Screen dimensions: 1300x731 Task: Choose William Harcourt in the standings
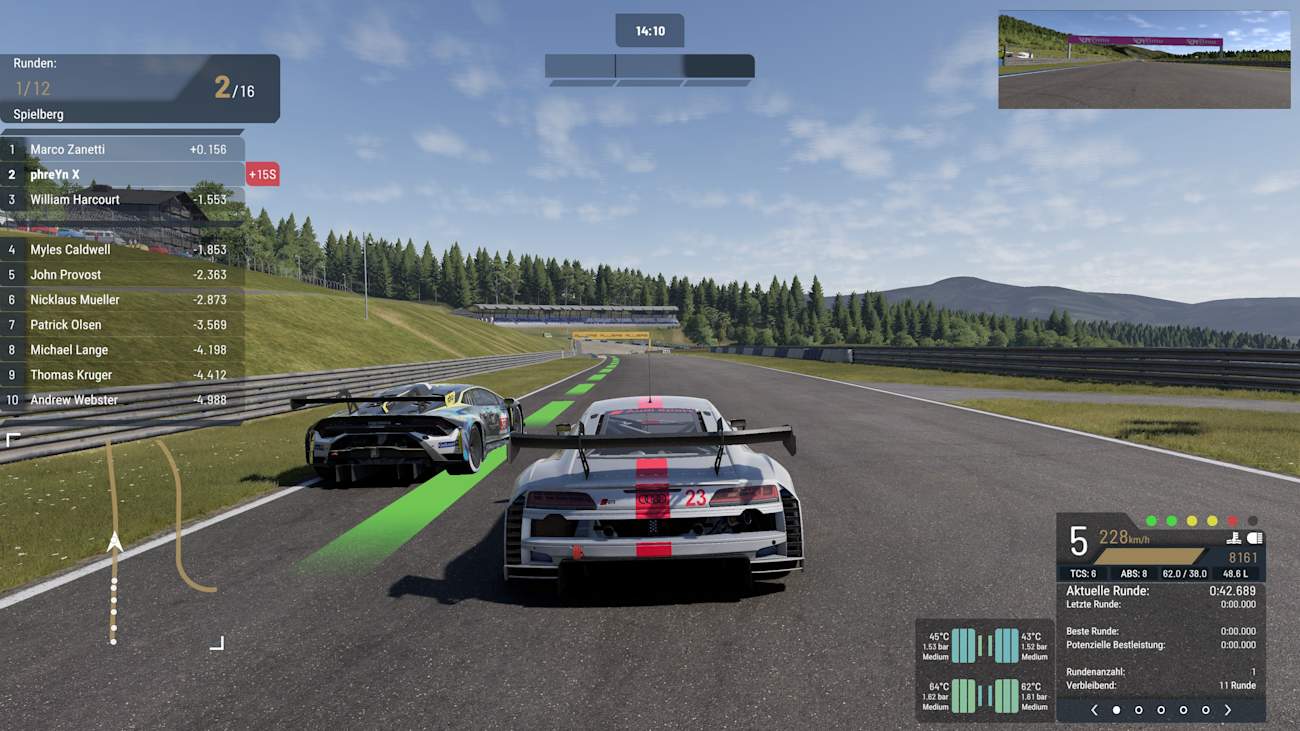click(x=122, y=199)
